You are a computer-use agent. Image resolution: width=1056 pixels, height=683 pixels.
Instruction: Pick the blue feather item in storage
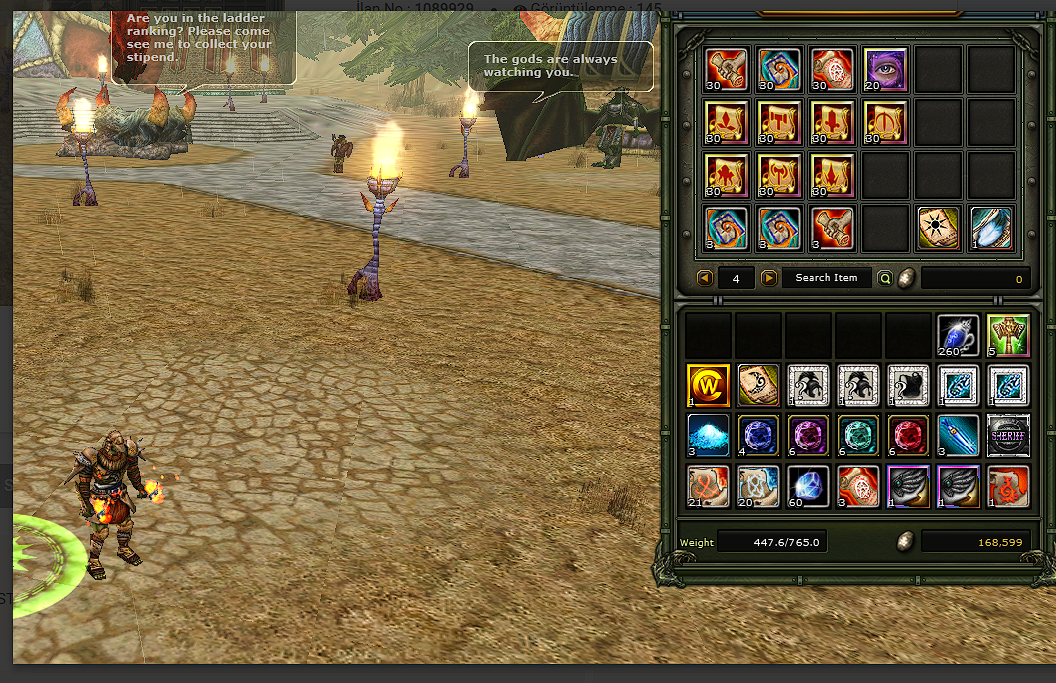(991, 228)
